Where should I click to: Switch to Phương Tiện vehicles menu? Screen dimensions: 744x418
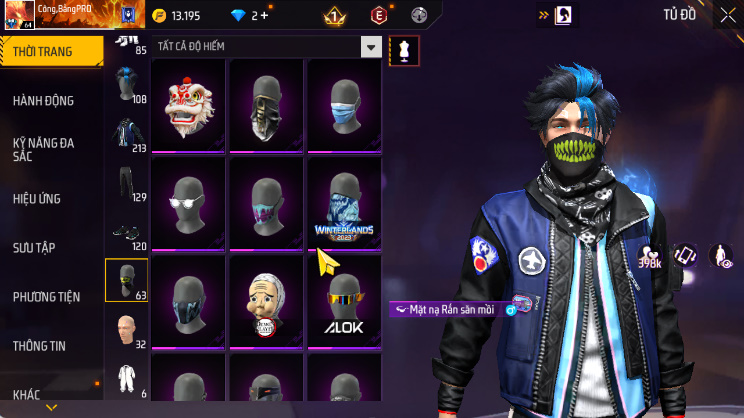tap(46, 297)
